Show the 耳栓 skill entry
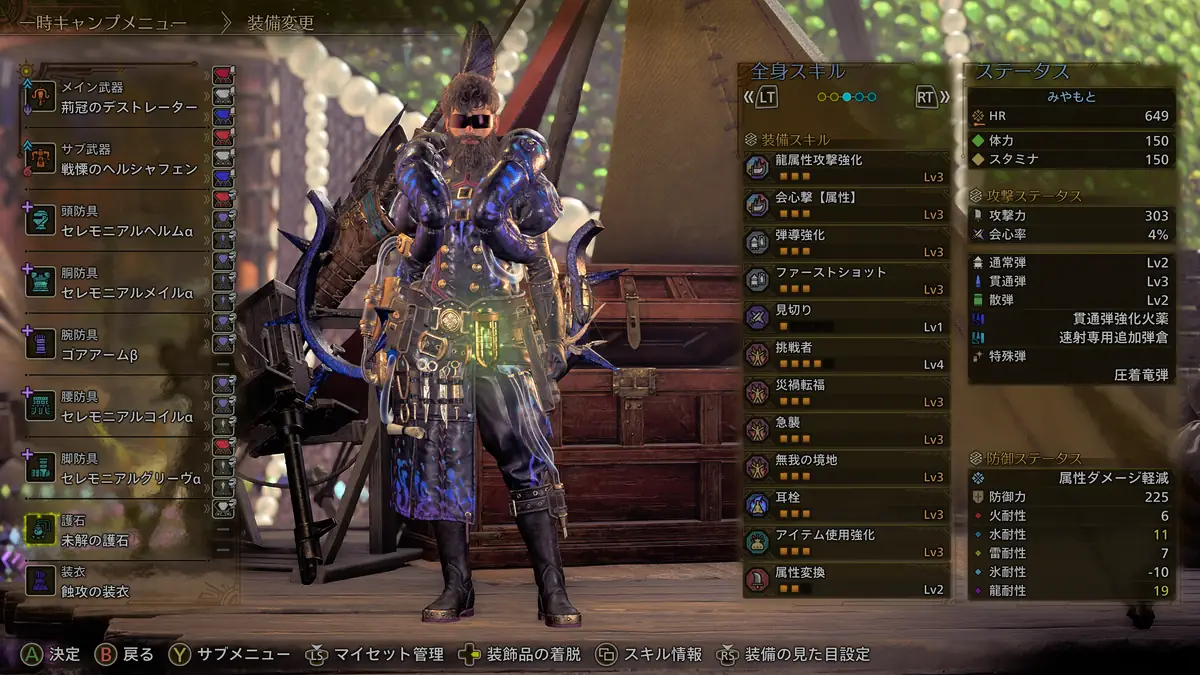Image resolution: width=1200 pixels, height=675 pixels. point(846,505)
